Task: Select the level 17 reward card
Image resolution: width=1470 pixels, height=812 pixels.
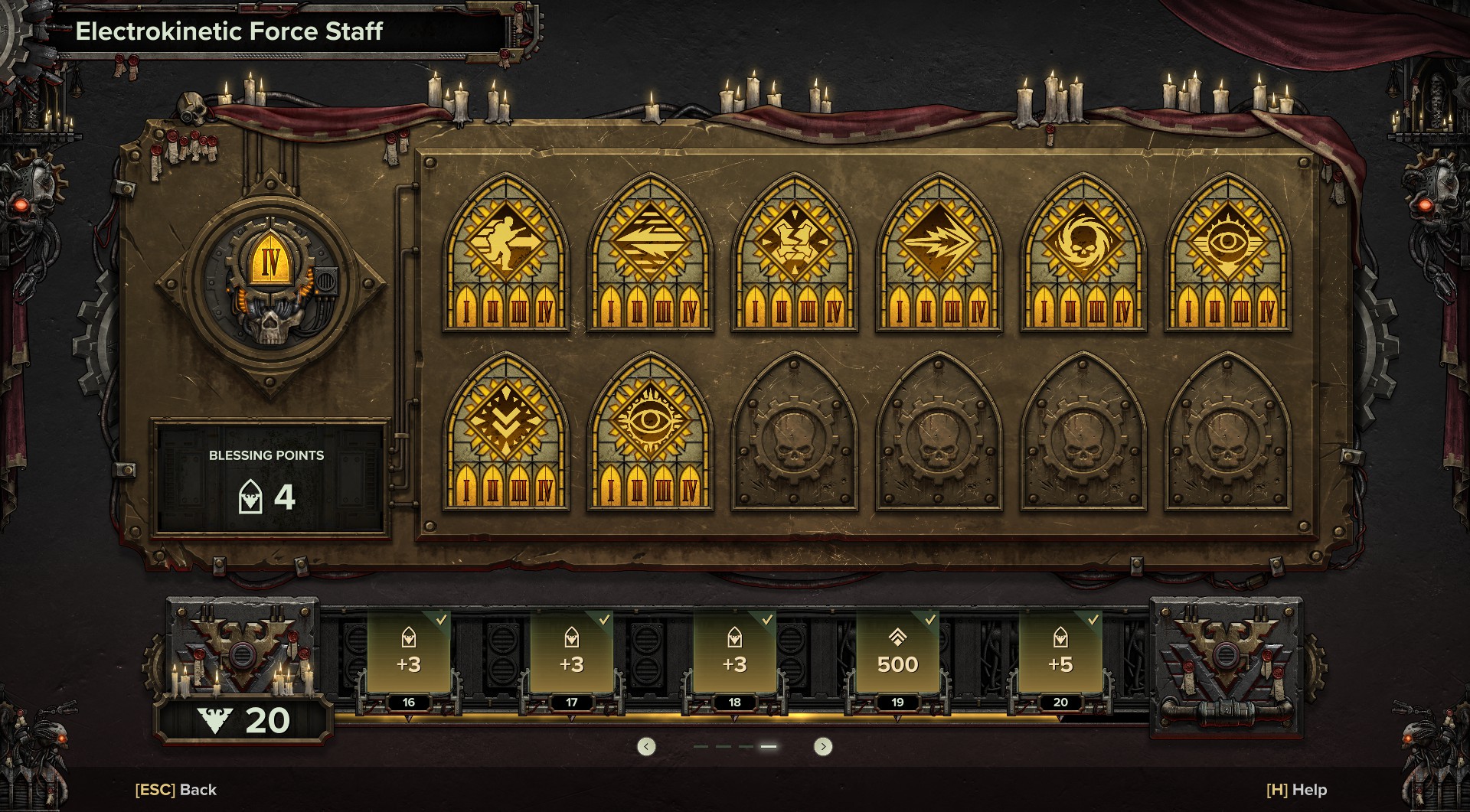Action: (x=572, y=654)
